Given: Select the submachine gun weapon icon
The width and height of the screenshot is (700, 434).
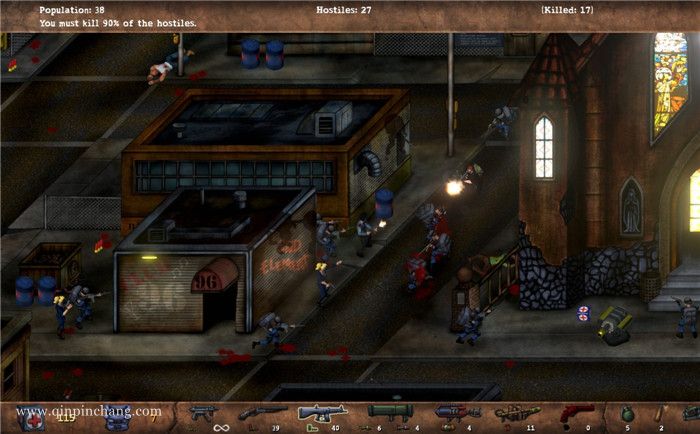Looking at the screenshot, I should pos(203,412).
